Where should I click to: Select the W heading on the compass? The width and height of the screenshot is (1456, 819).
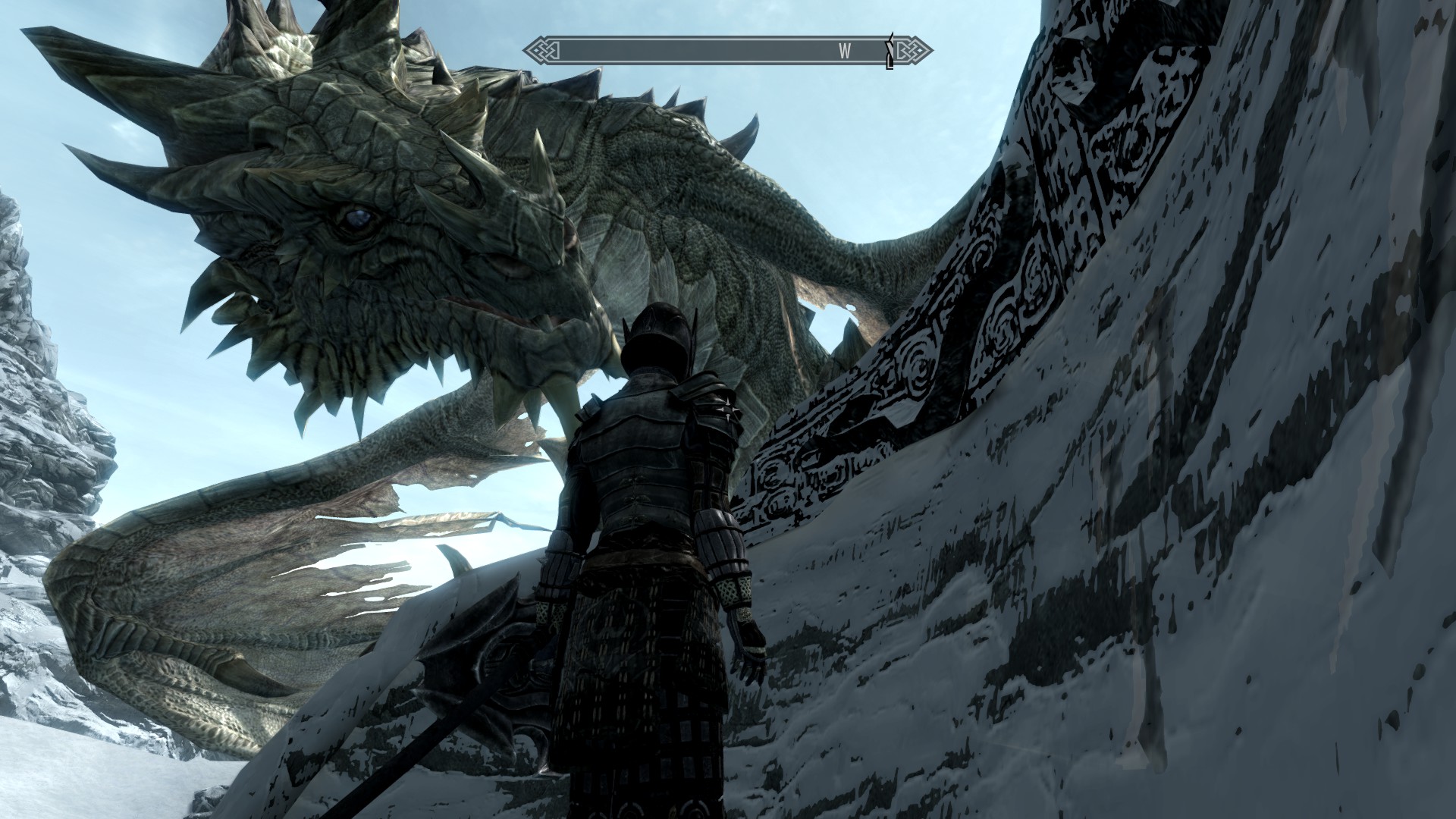[845, 51]
